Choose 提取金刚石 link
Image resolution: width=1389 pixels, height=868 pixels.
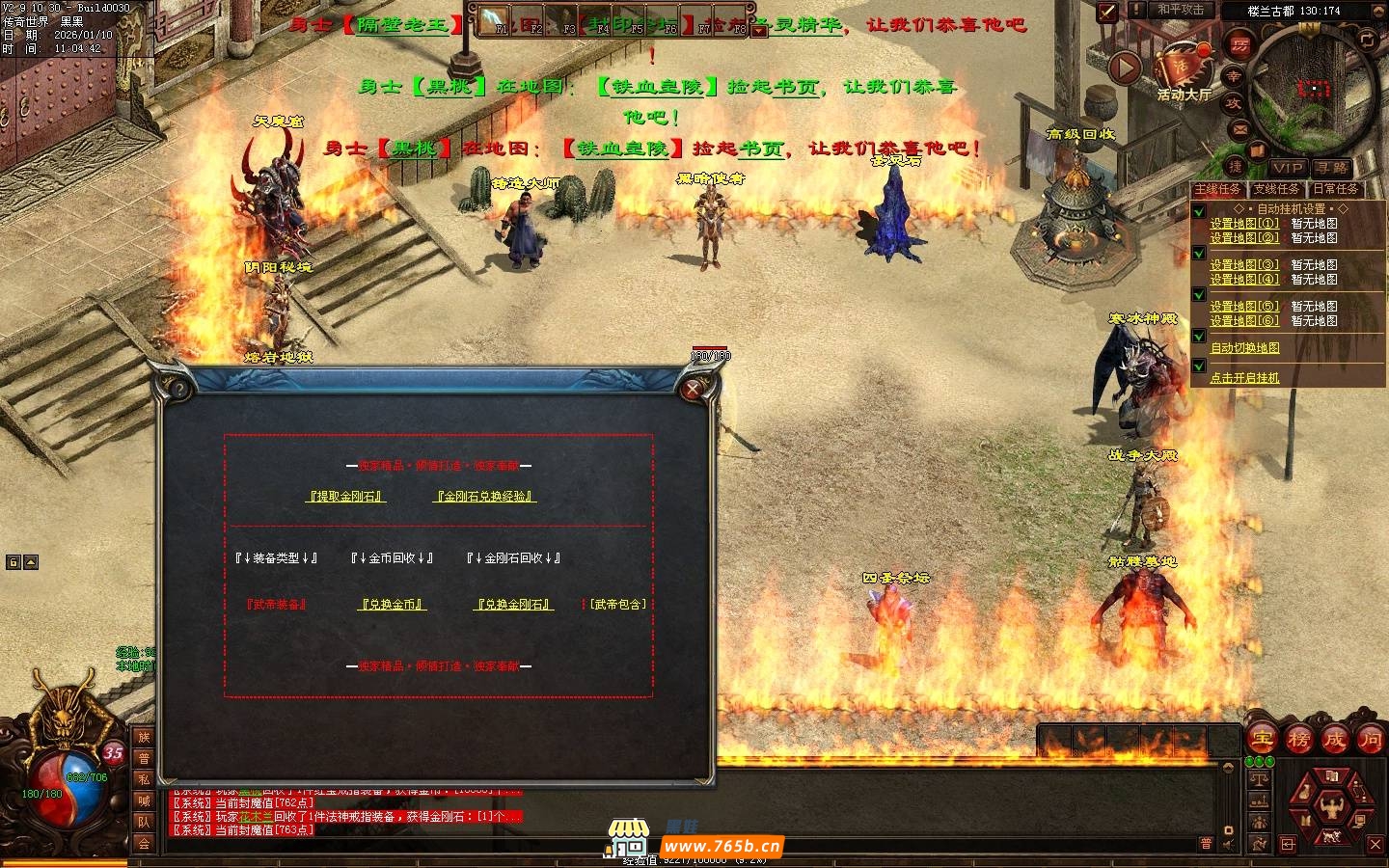point(346,497)
